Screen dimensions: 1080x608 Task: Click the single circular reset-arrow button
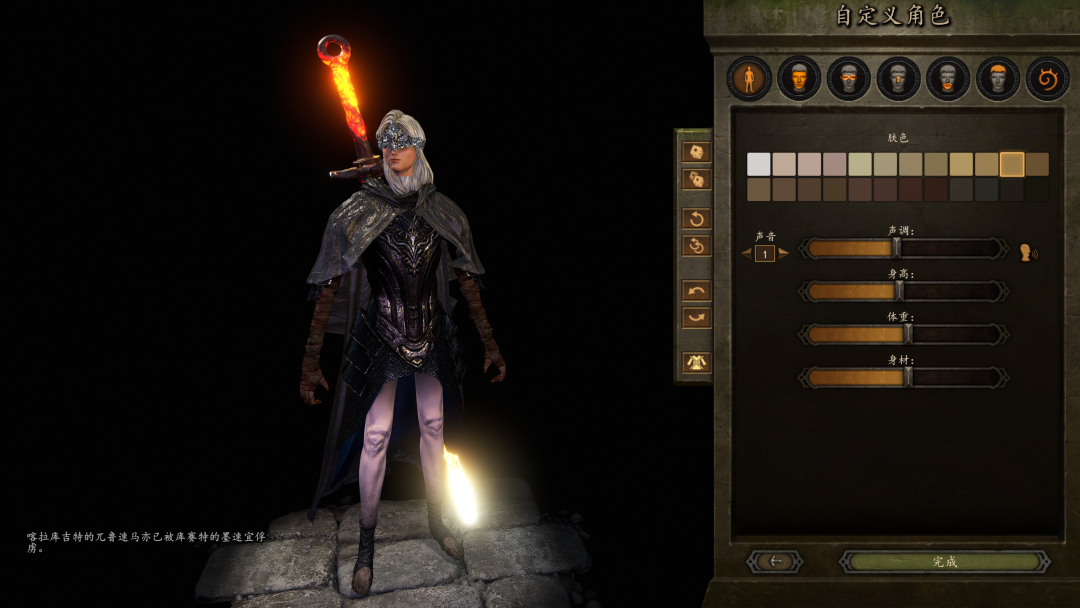[x=696, y=218]
